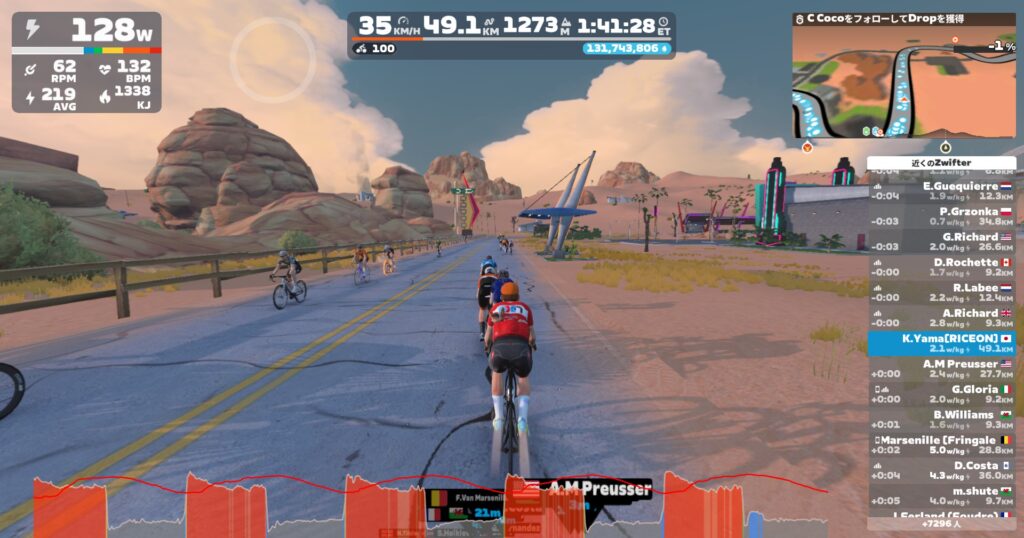This screenshot has width=1024, height=538.
Task: Click the +7296 riders count footer
Action: click(942, 524)
